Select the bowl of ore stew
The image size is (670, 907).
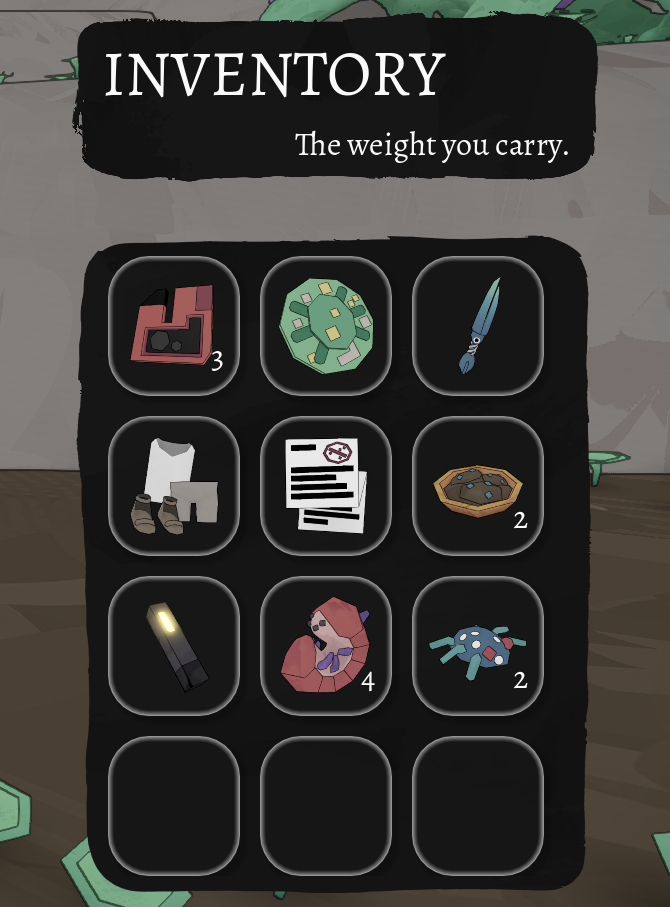478,486
